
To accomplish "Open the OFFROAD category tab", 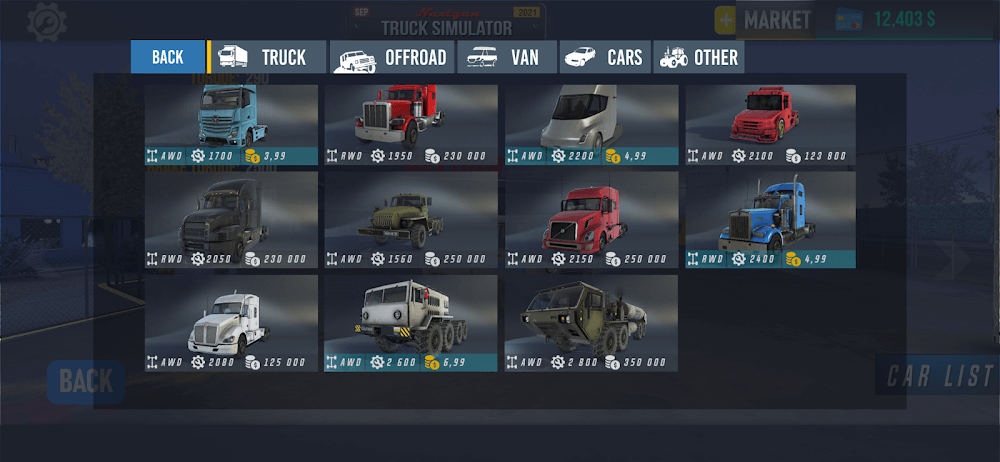I will (392, 57).
